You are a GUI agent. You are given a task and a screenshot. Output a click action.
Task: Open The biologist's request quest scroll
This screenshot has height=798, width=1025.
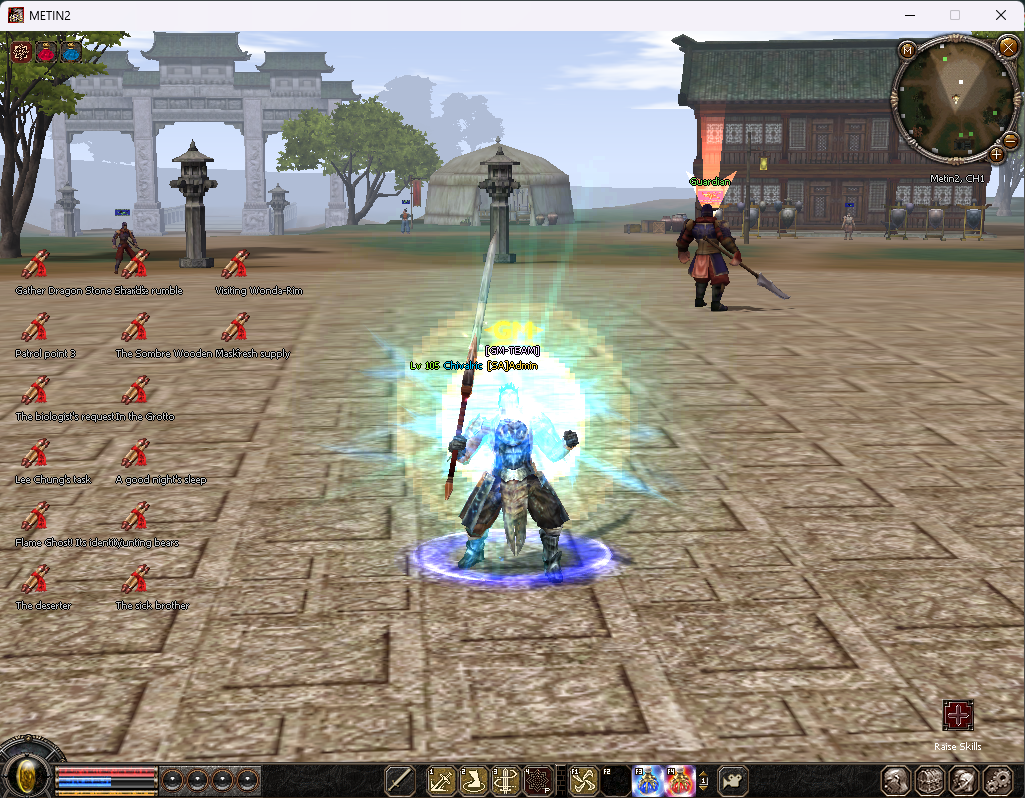[36, 391]
